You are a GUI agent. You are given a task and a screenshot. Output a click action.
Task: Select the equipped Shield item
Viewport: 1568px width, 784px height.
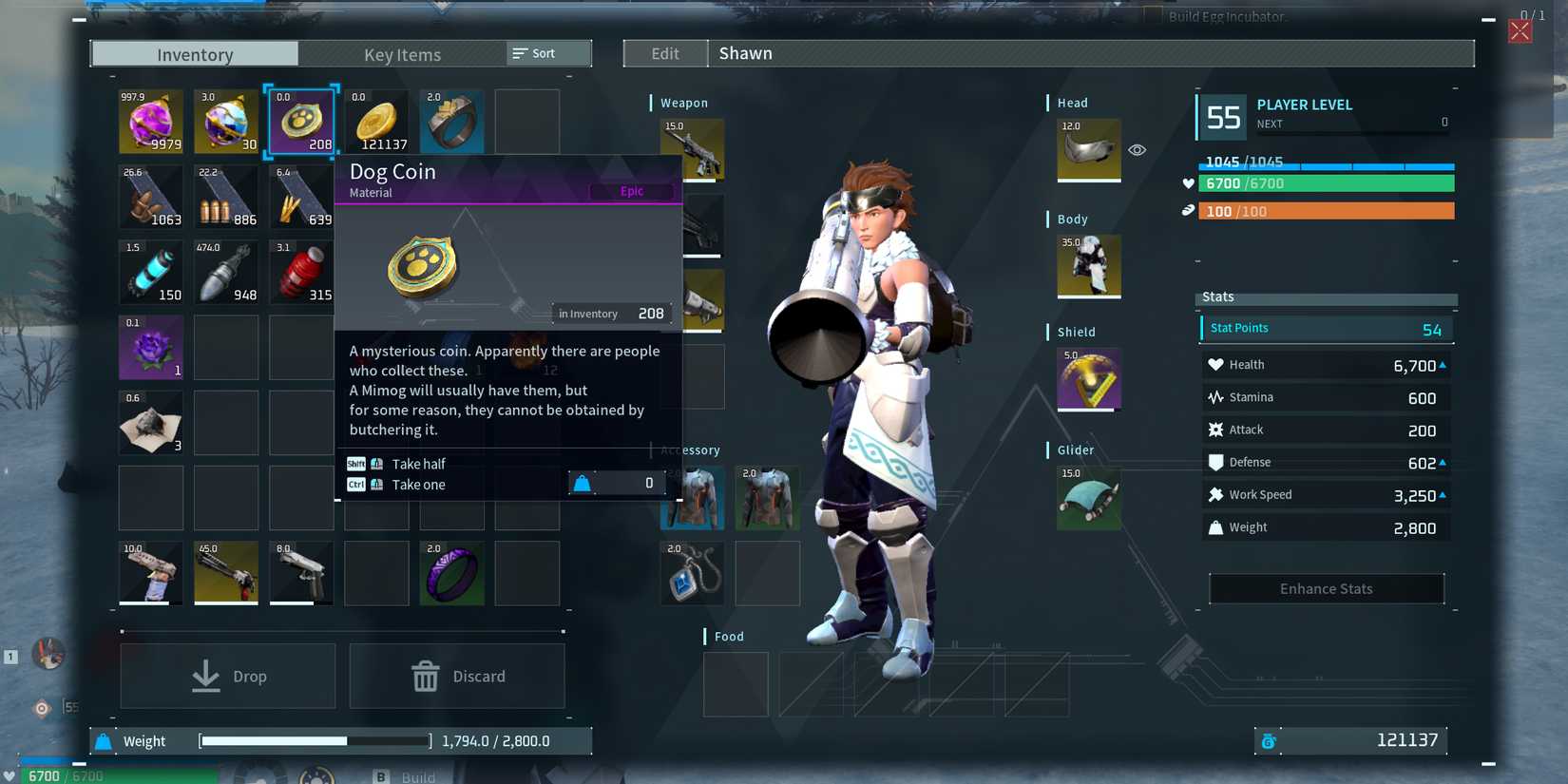[1087, 379]
